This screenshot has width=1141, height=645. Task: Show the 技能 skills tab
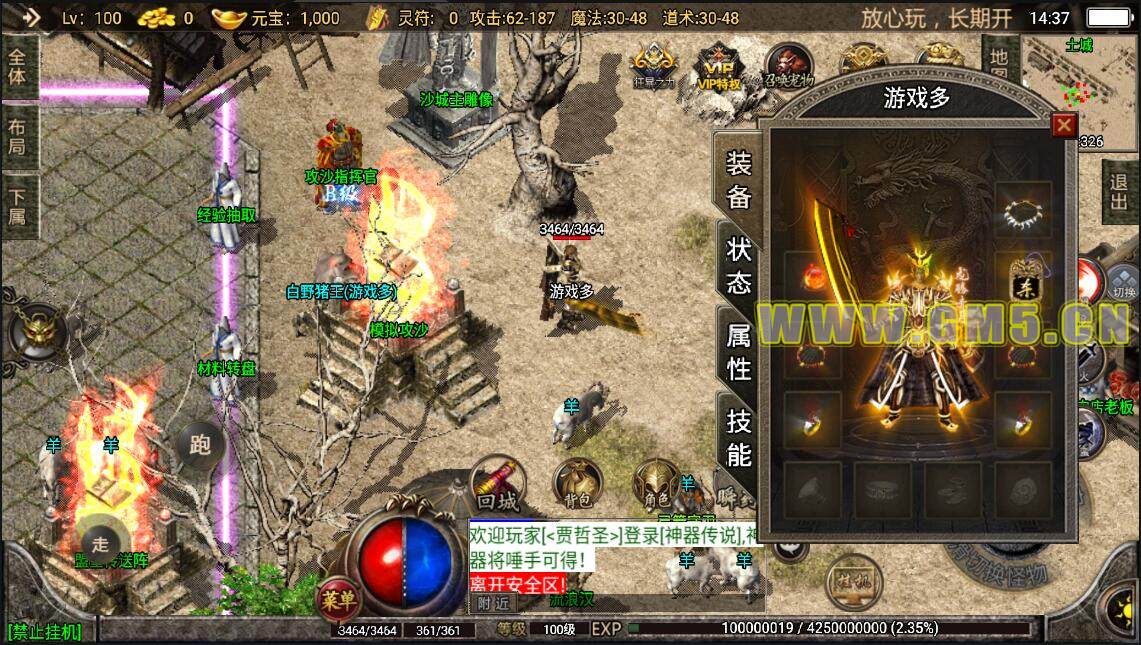738,438
